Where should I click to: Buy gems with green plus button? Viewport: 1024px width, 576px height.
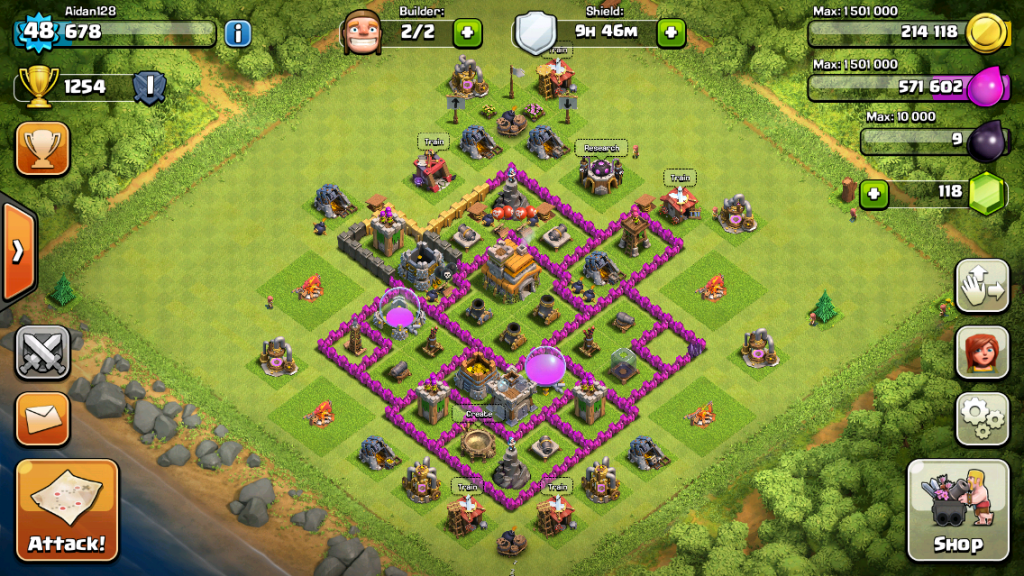pos(874,192)
